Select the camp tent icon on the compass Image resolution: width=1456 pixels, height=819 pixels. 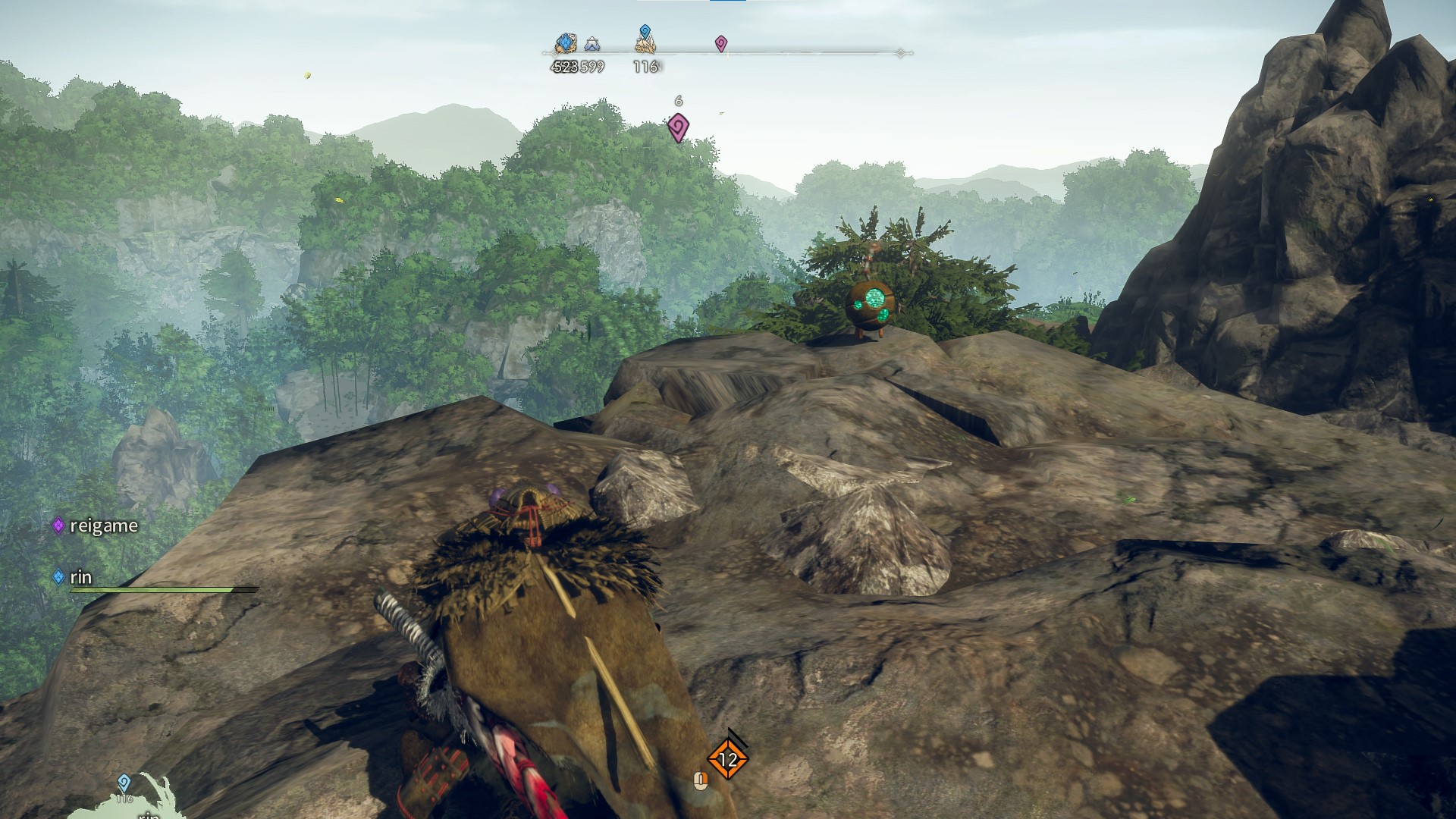click(592, 45)
